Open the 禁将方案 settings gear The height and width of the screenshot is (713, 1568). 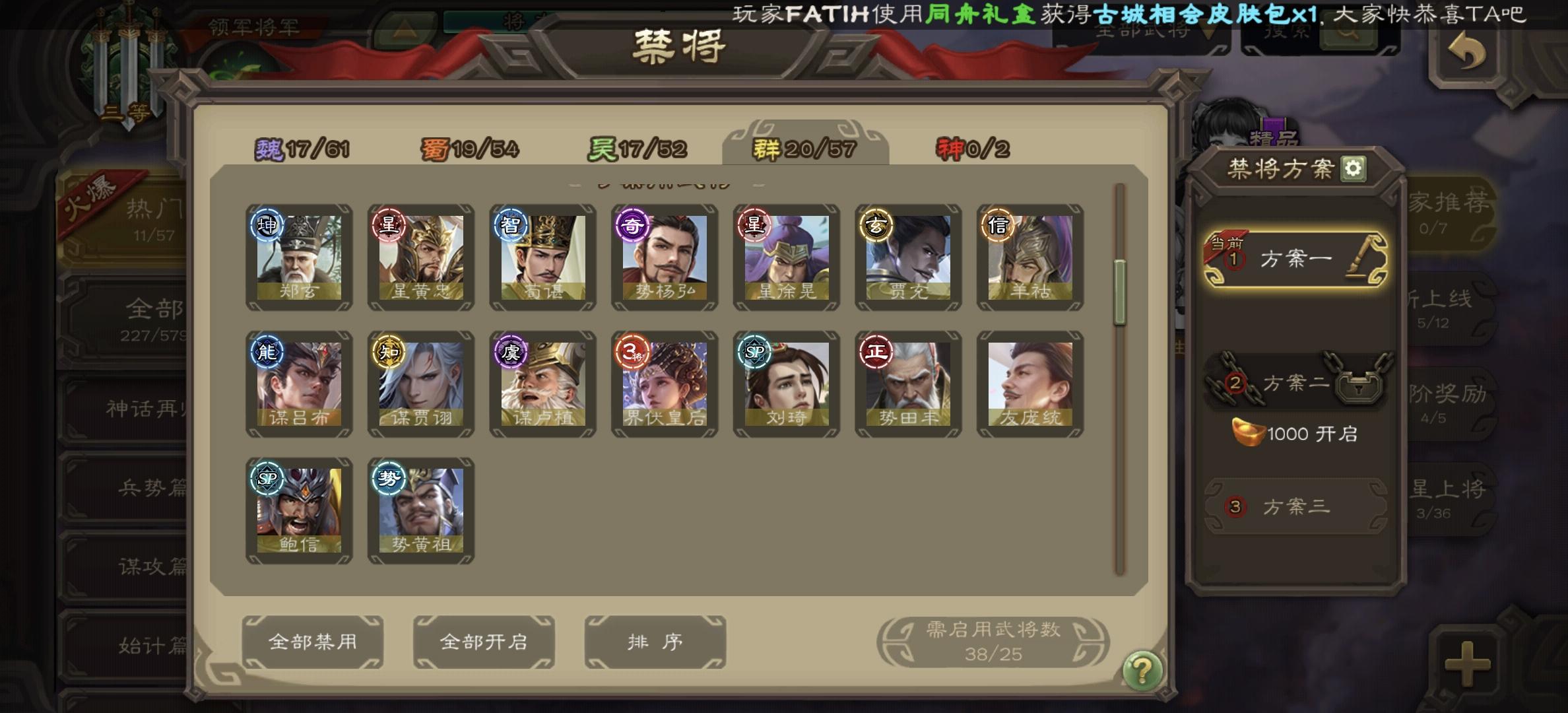[1355, 167]
